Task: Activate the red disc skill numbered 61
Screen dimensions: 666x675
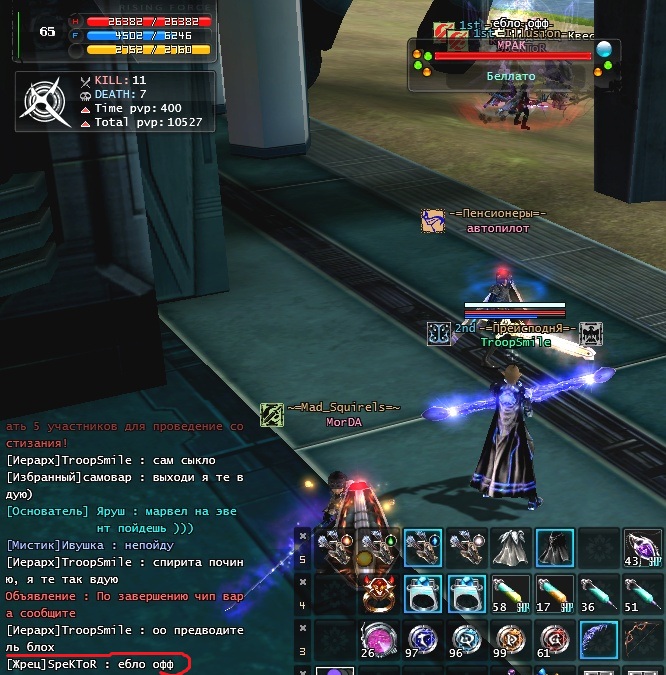Action: click(553, 639)
